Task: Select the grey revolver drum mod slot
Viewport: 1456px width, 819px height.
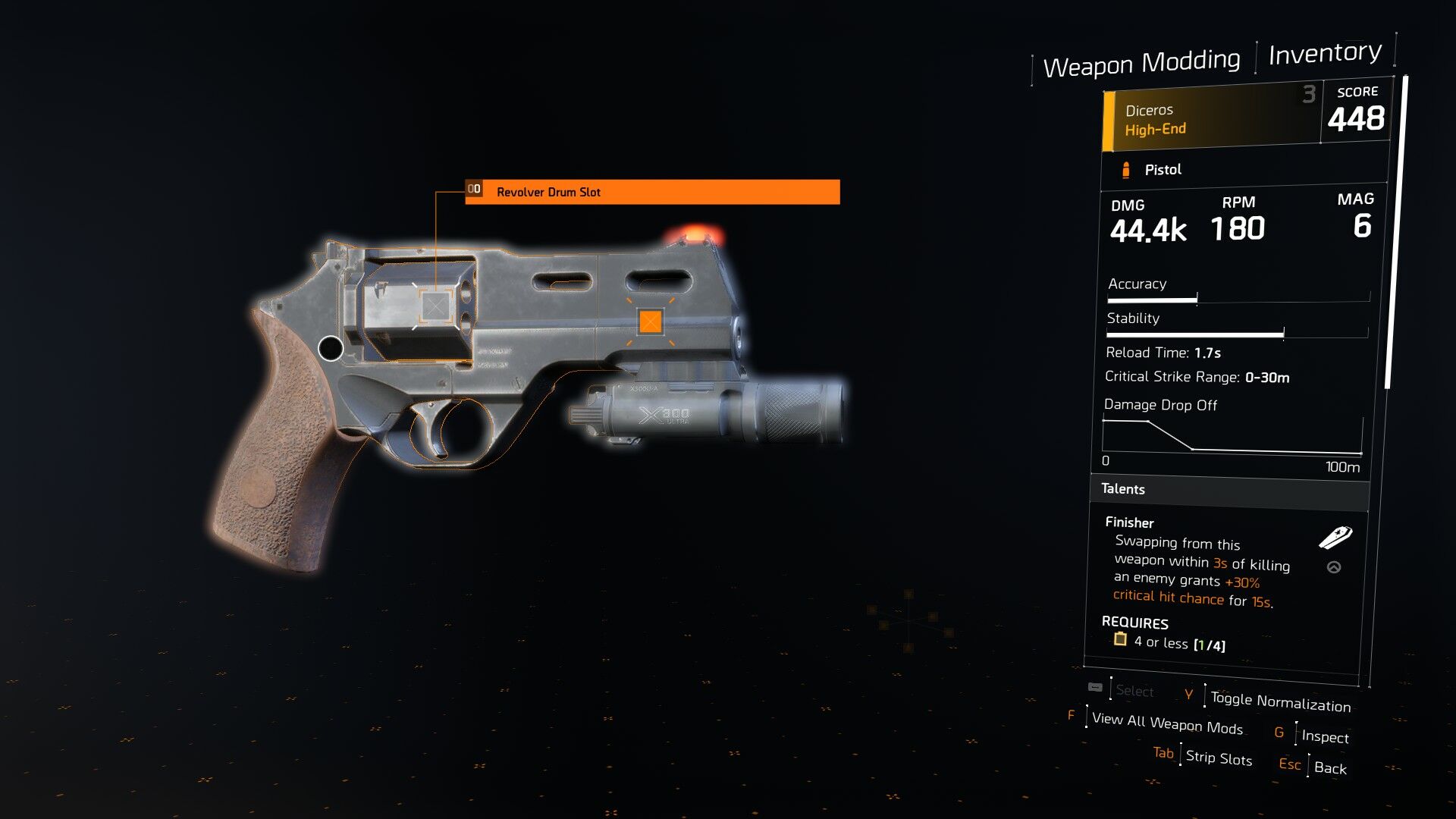Action: pos(435,306)
